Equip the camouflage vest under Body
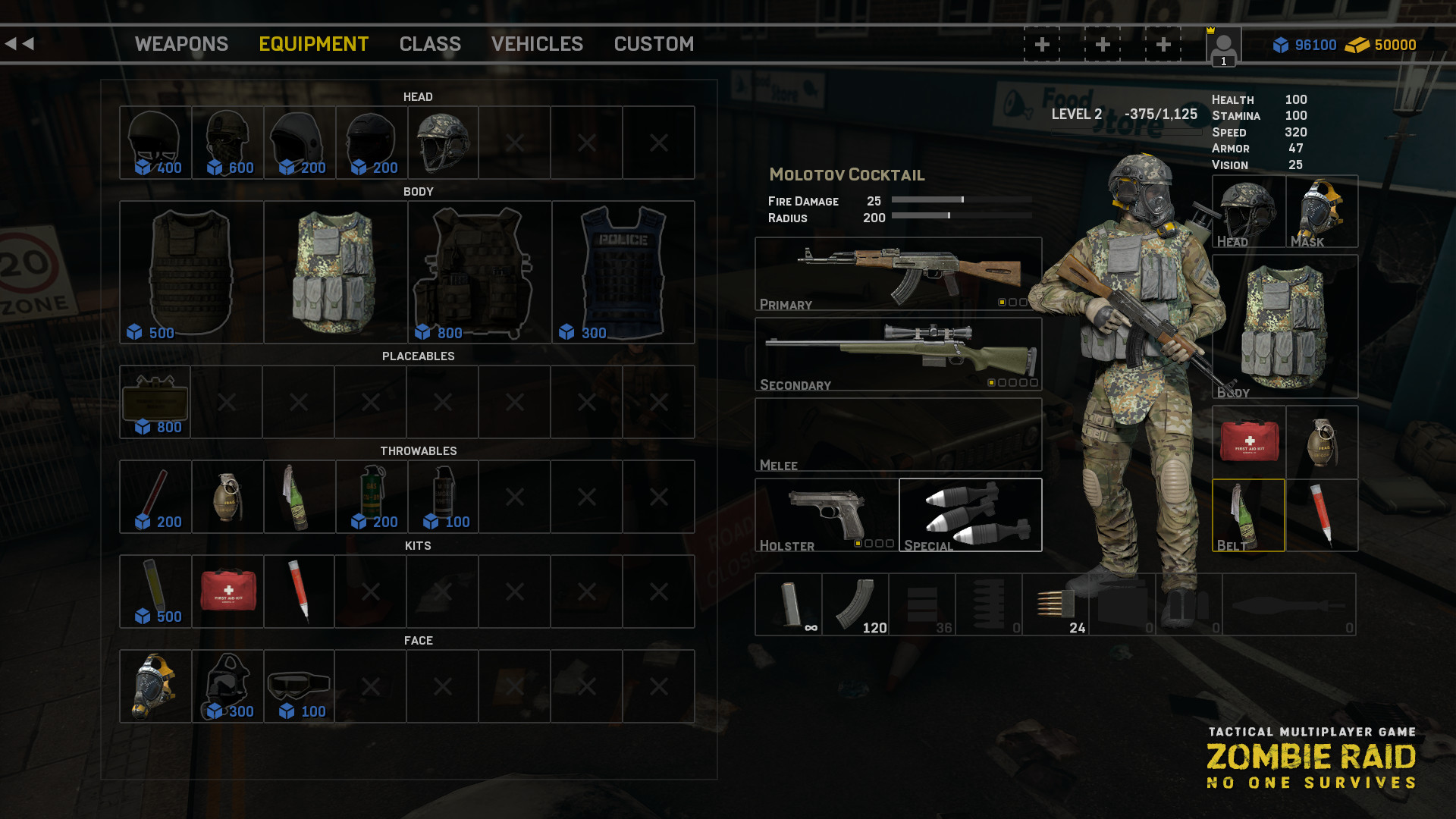The image size is (1456, 819). (336, 269)
